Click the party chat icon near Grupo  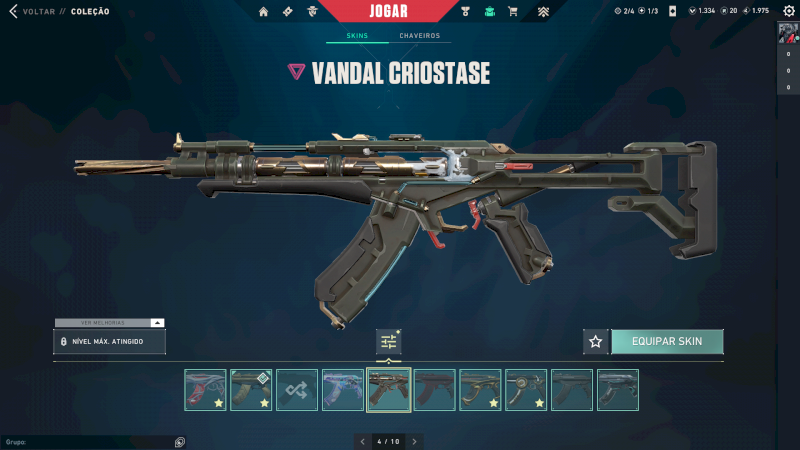point(180,442)
